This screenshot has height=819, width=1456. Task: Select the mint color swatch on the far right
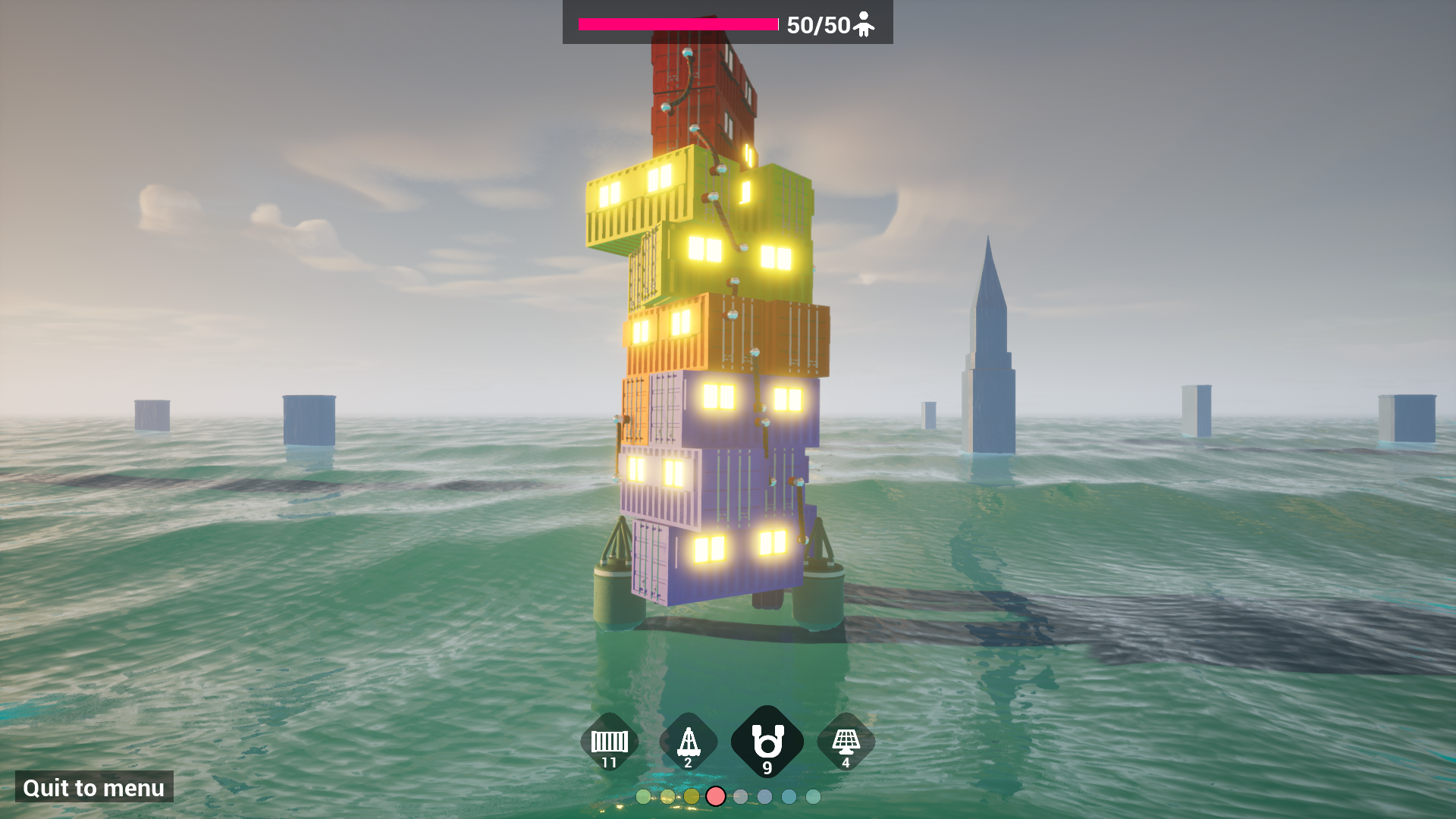(x=813, y=798)
